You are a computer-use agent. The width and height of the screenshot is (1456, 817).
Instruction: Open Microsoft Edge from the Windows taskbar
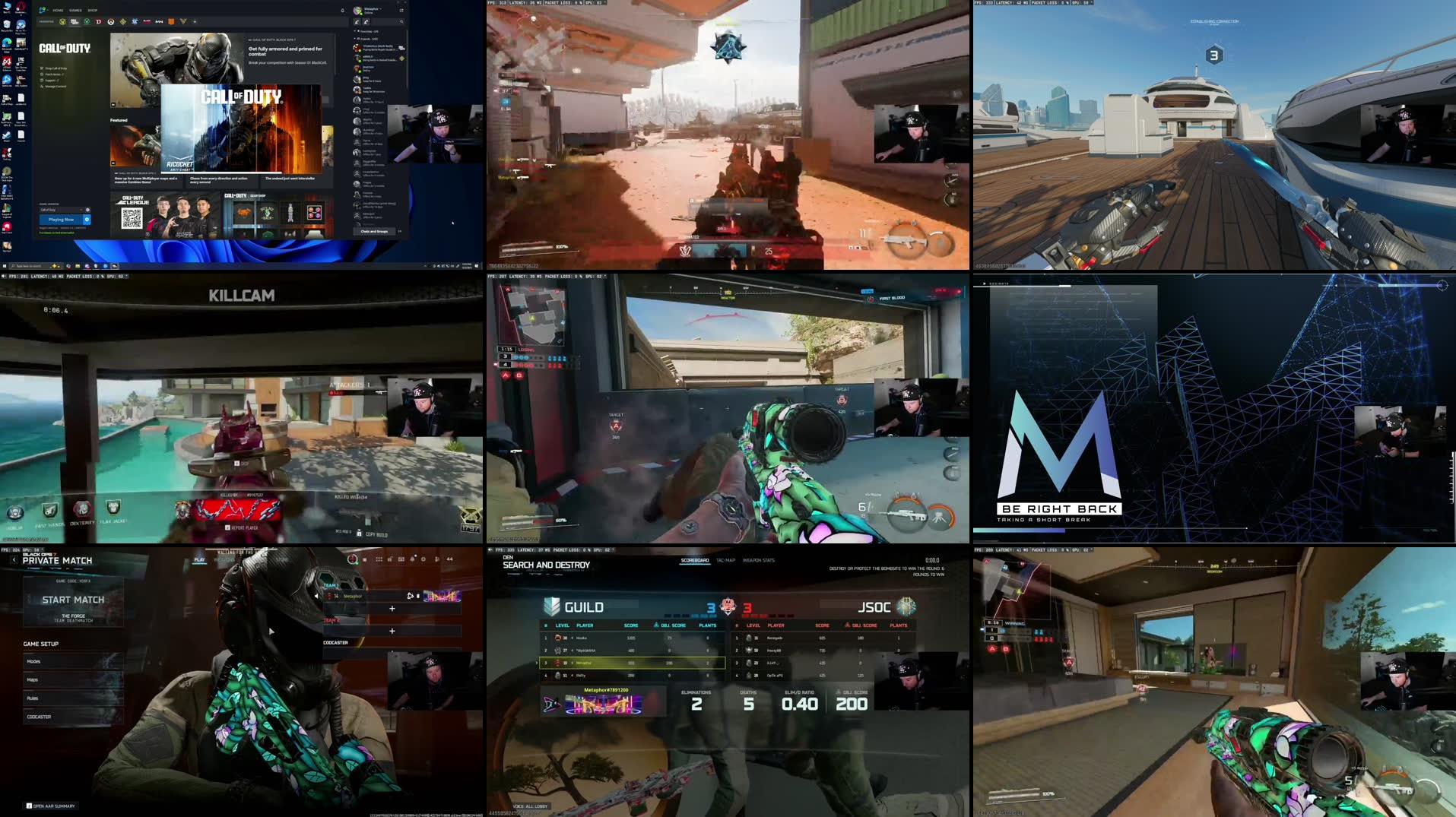(x=105, y=267)
